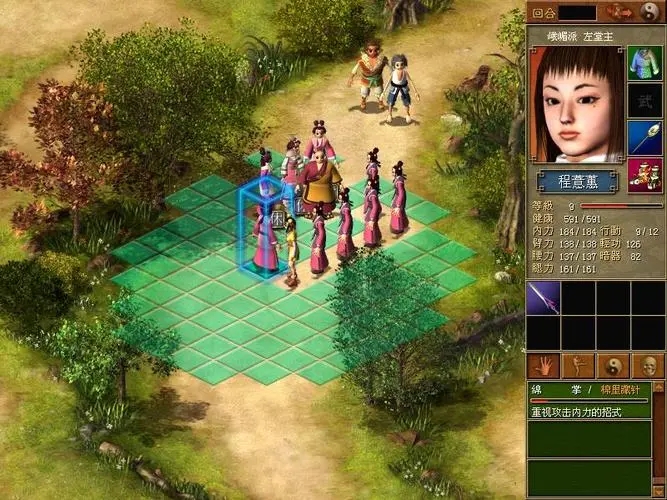Switch to the yin-yang inner power tab
The image size is (667, 500).
(613, 365)
